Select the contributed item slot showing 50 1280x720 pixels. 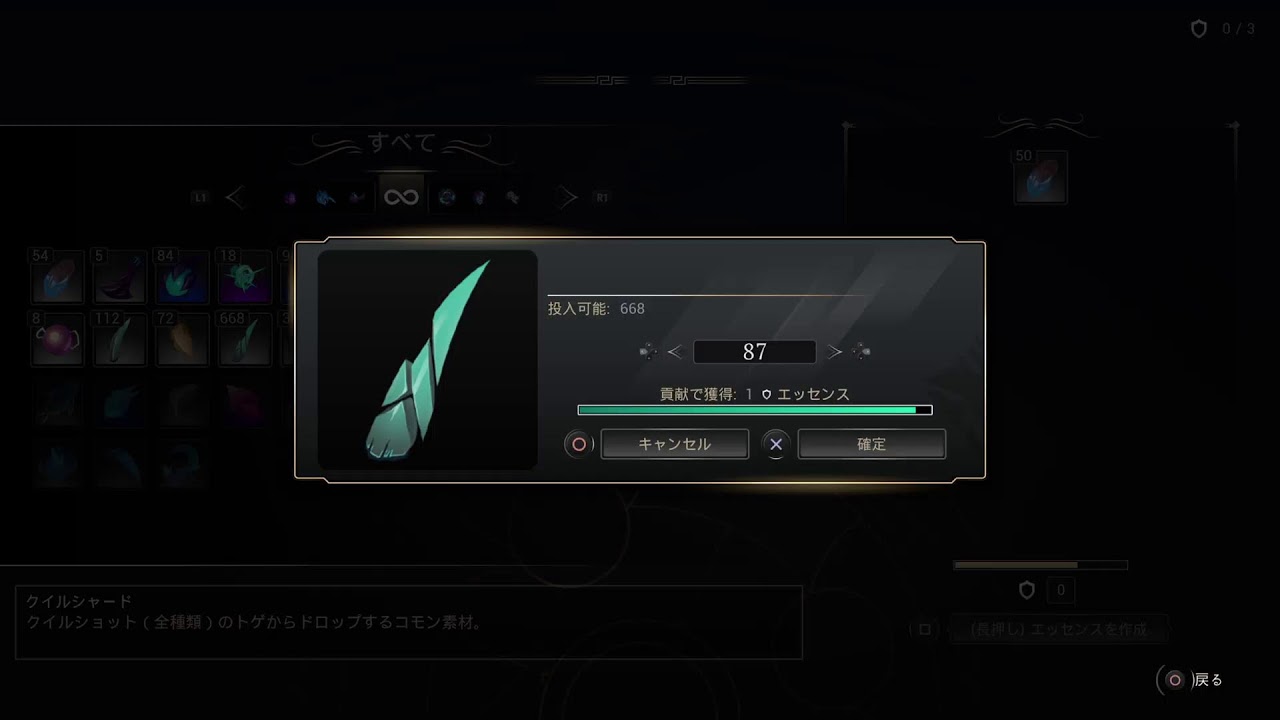tap(1040, 178)
